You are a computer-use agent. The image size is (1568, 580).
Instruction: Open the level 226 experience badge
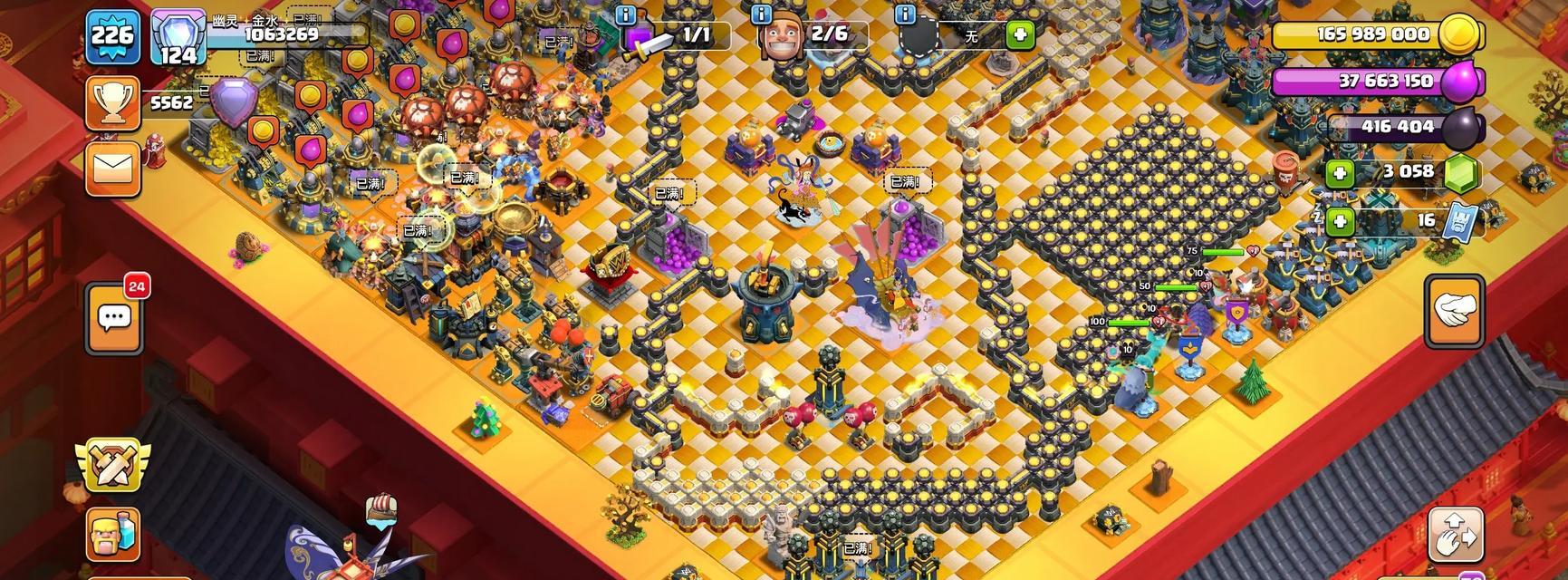point(112,36)
